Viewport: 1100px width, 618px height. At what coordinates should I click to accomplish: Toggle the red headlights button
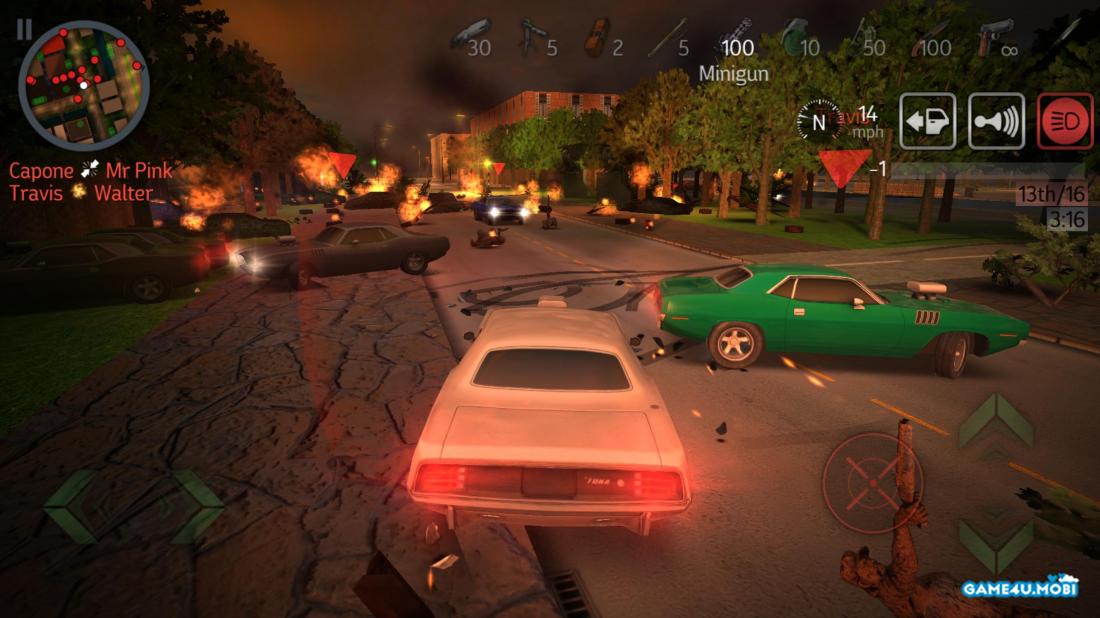(1065, 121)
